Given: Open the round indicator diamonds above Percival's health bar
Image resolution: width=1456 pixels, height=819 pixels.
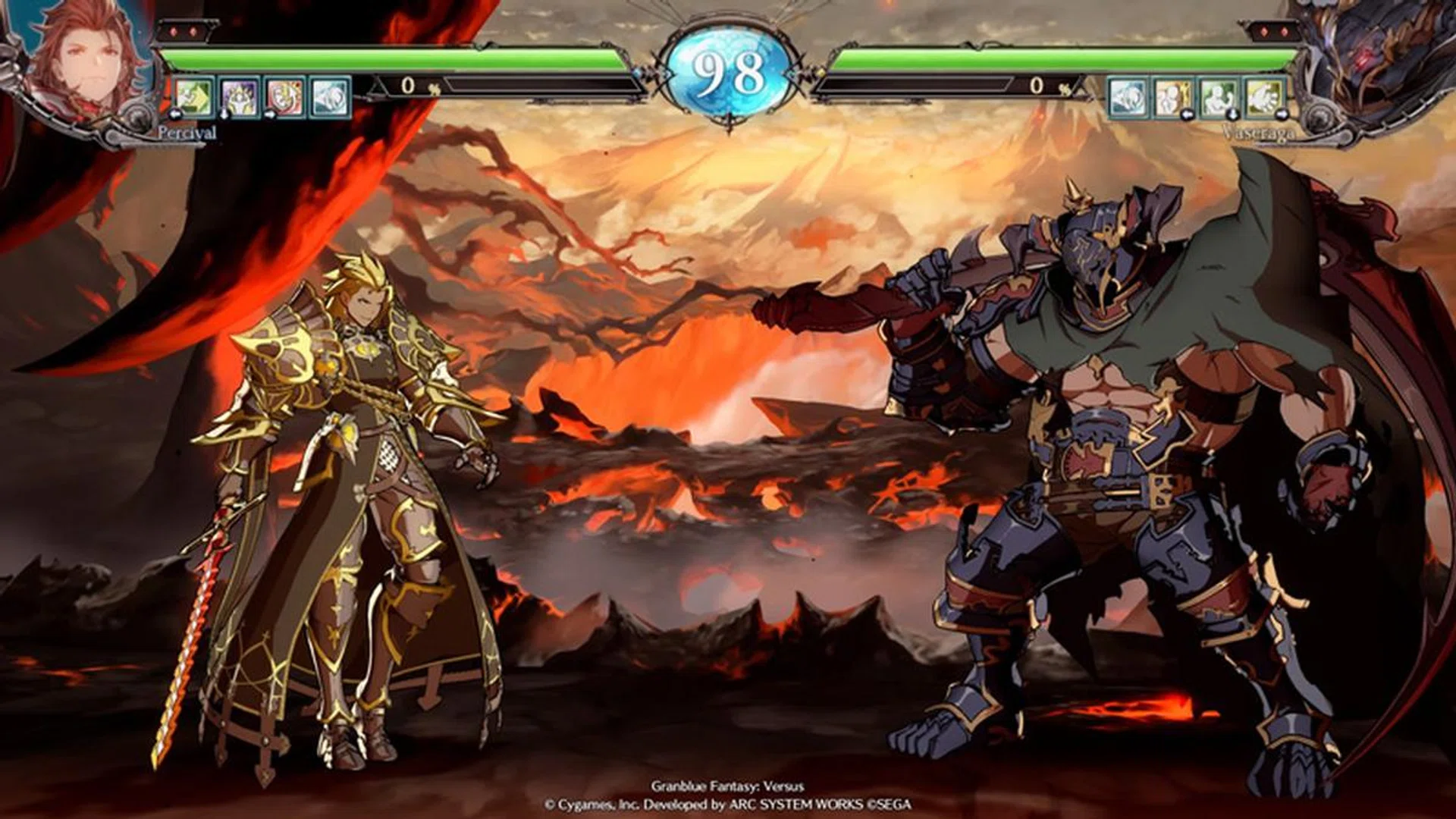Looking at the screenshot, I should pyautogui.click(x=184, y=32).
